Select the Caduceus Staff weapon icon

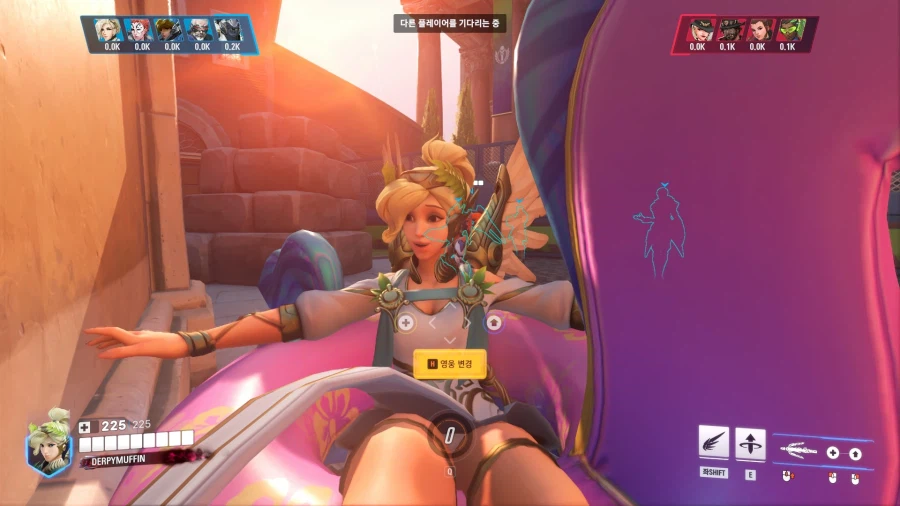coord(800,452)
